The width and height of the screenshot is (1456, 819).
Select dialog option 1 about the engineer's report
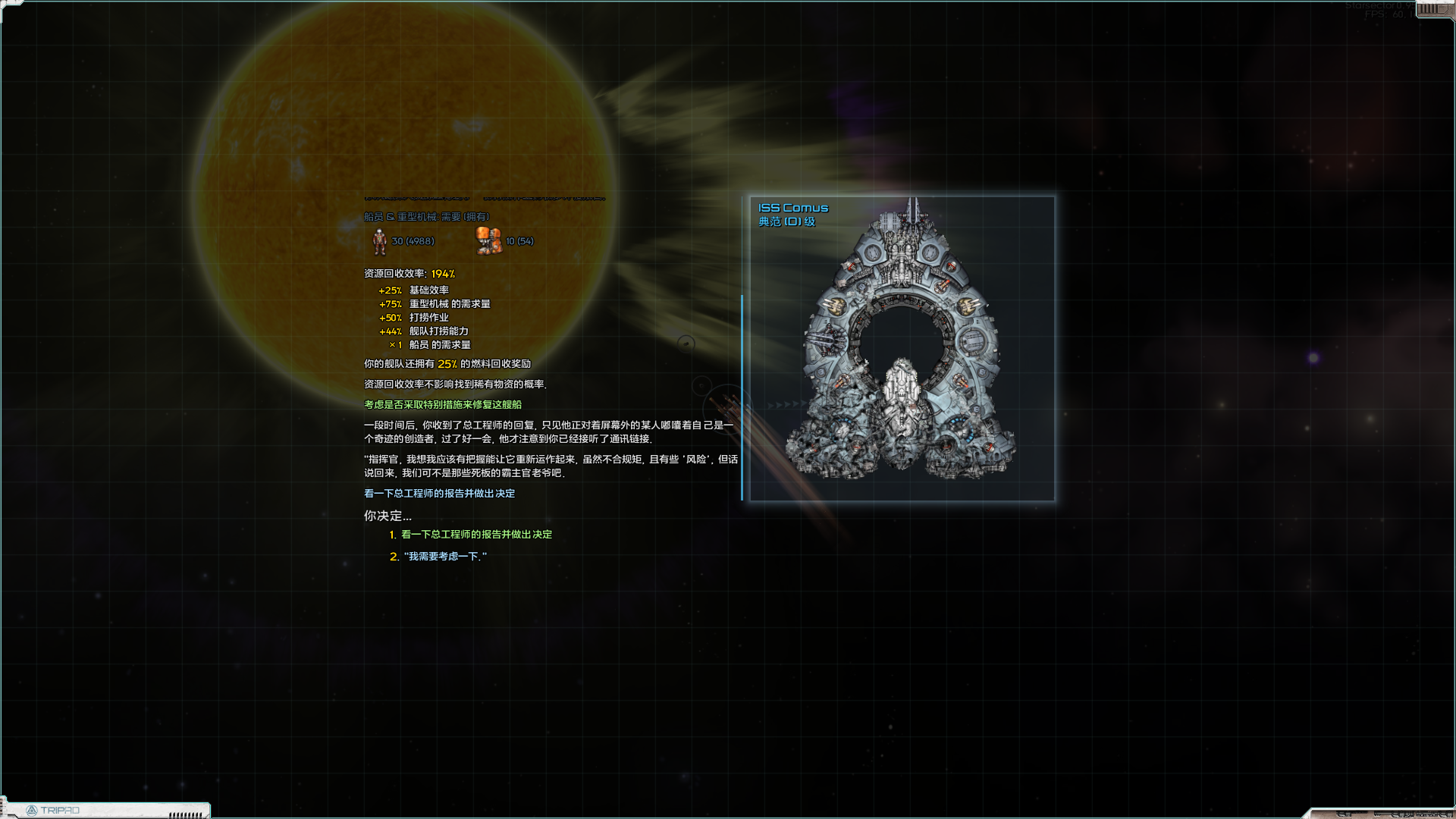pyautogui.click(x=477, y=534)
